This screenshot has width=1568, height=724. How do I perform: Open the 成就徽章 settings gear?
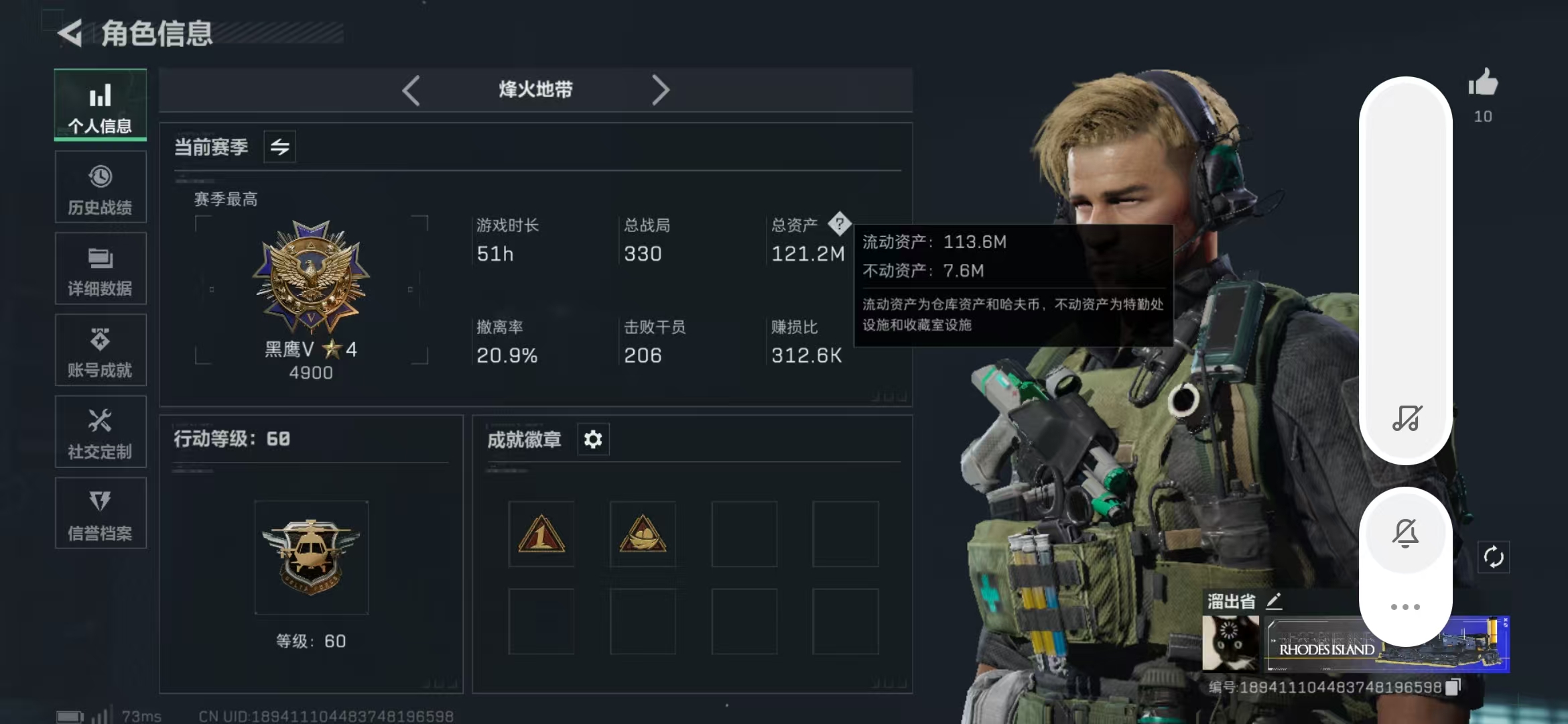pos(592,439)
